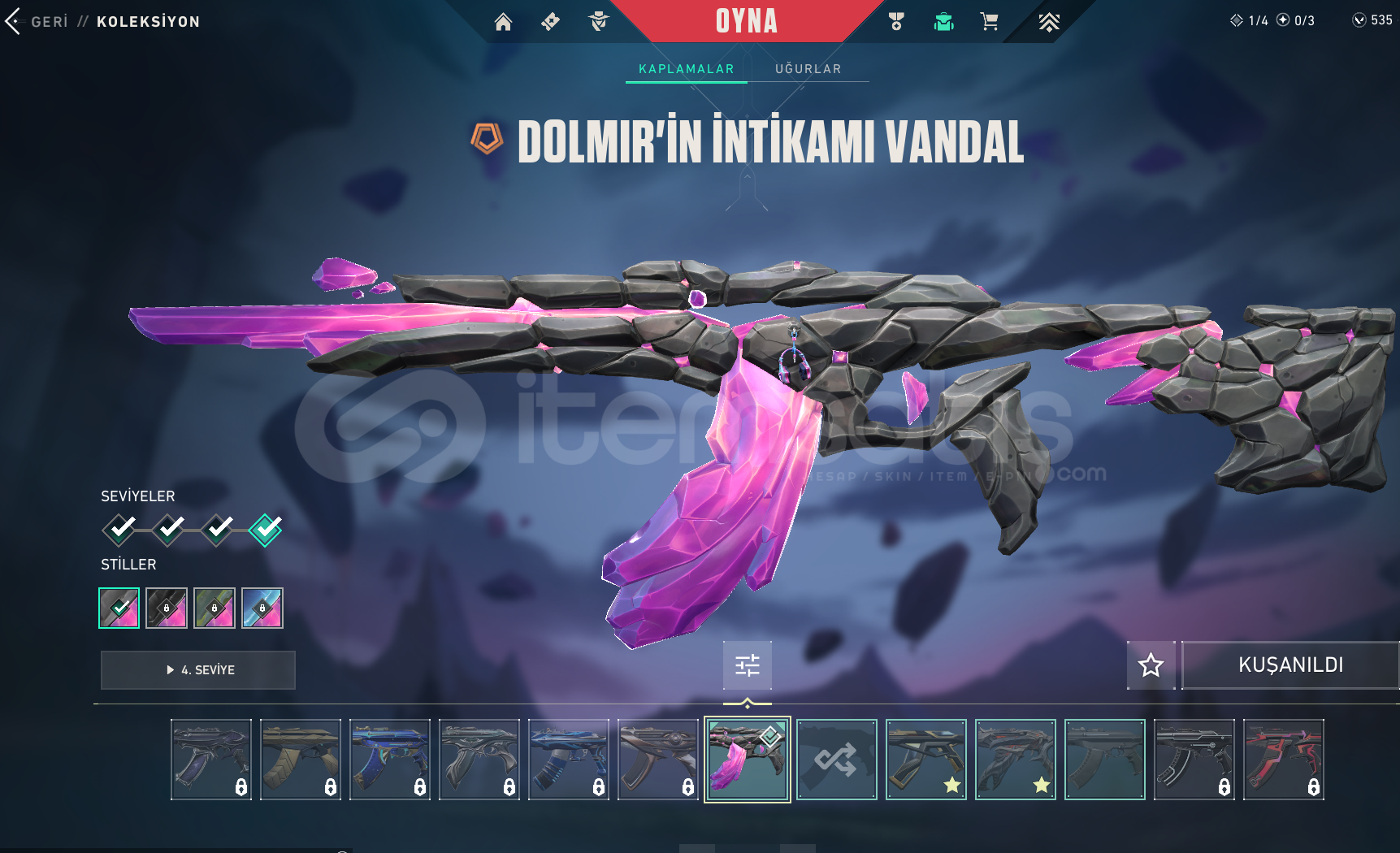The height and width of the screenshot is (853, 1400).
Task: Select the random shuffle skin tile
Action: pyautogui.click(x=836, y=760)
